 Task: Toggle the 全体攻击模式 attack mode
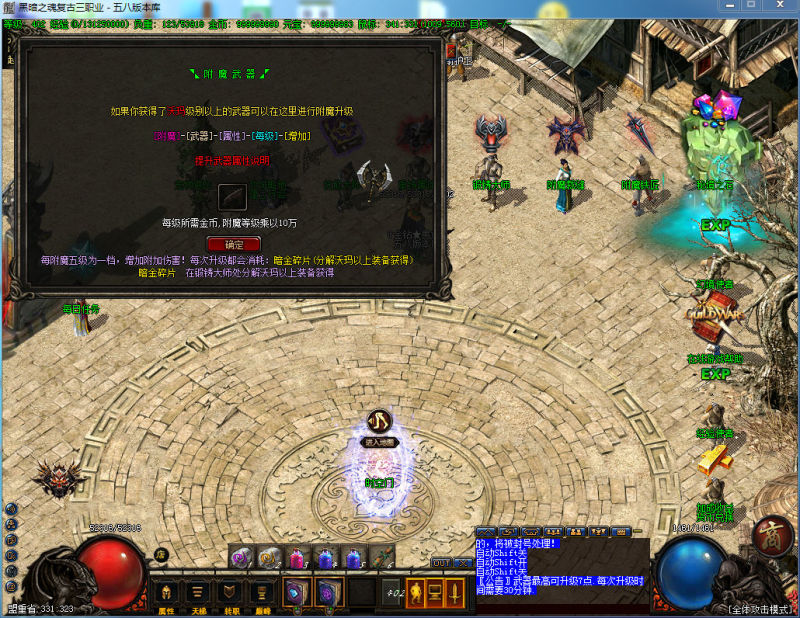tap(758, 608)
